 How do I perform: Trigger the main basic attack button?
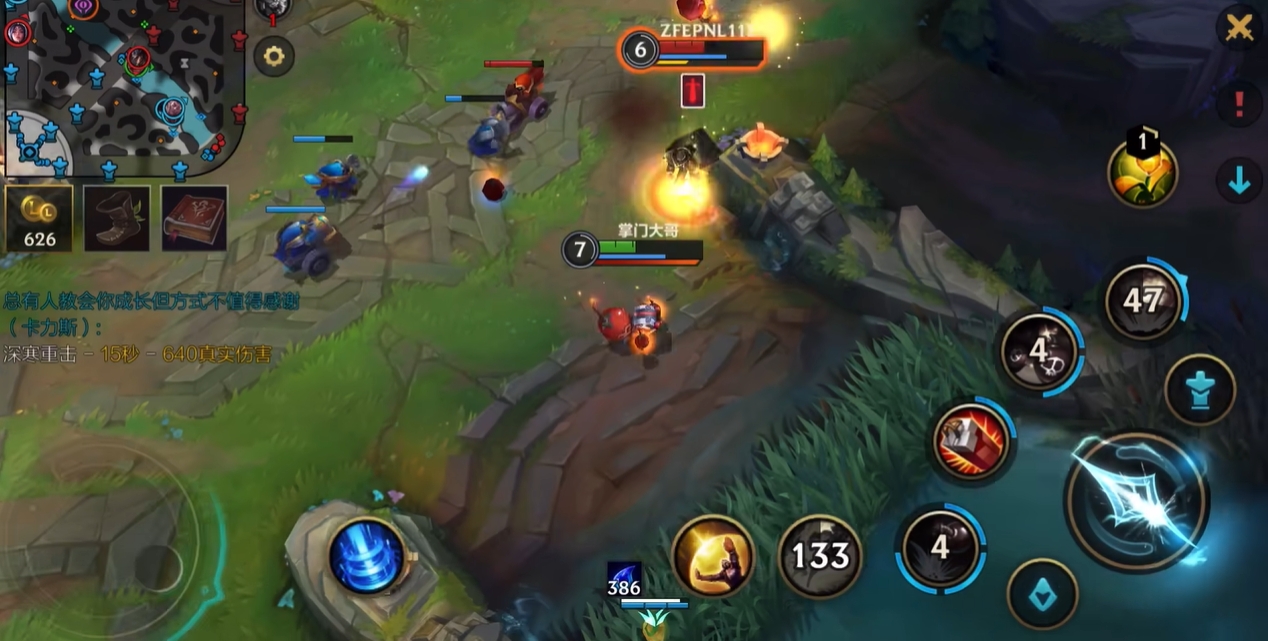click(x=1136, y=501)
